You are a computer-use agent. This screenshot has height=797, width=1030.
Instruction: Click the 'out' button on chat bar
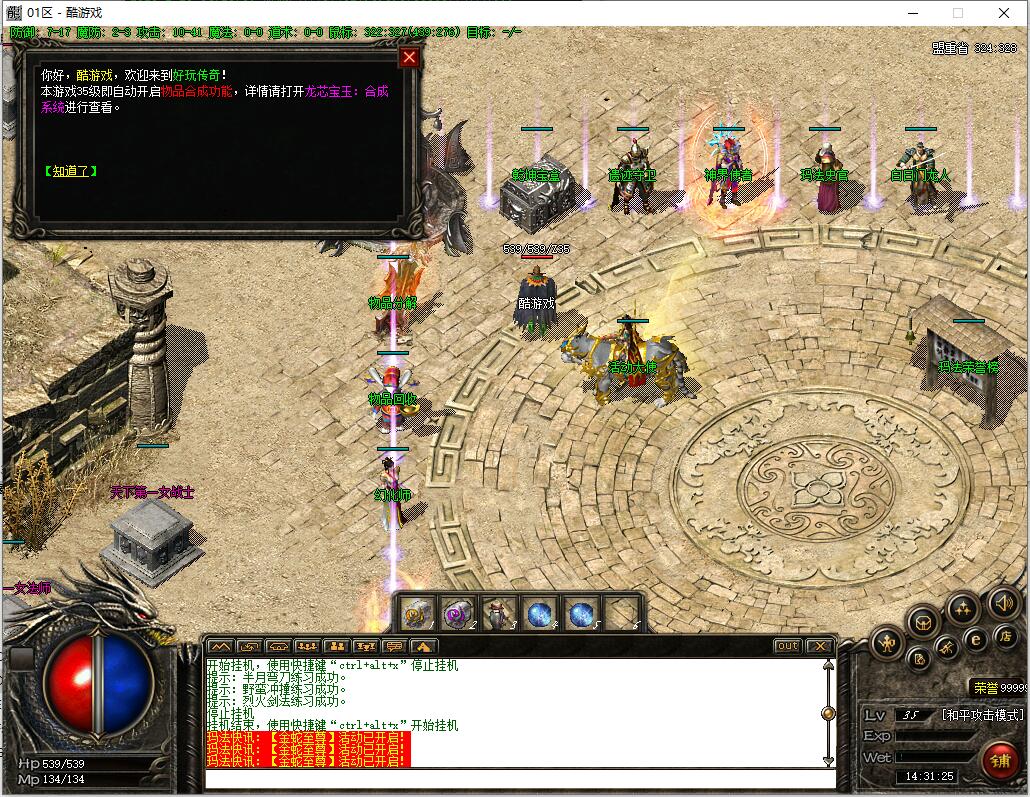tap(788, 646)
